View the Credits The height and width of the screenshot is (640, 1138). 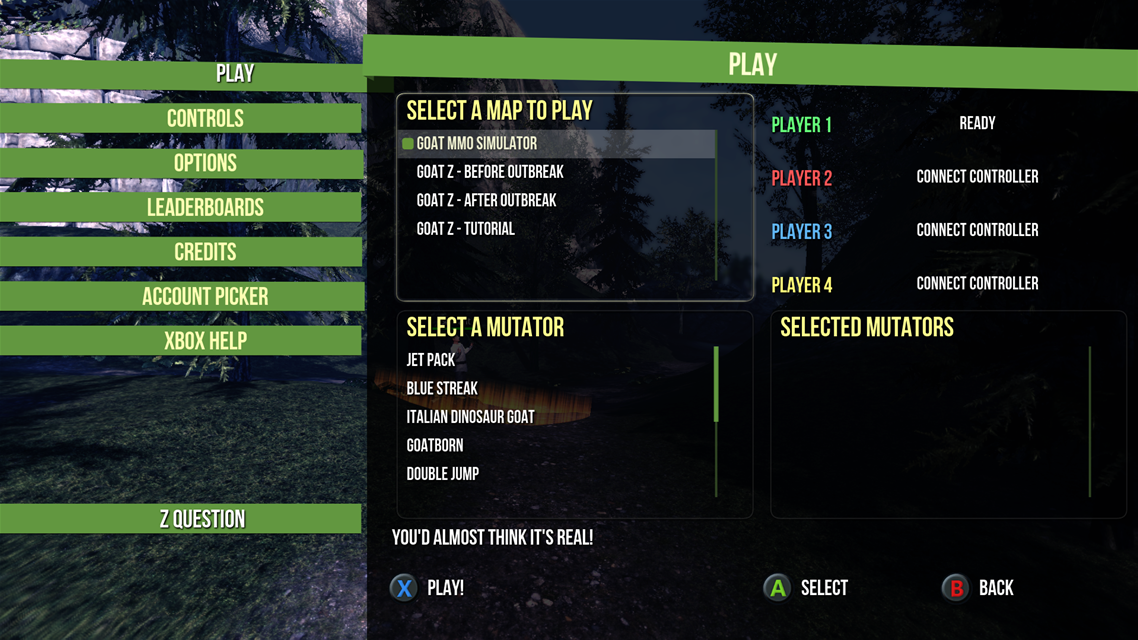tap(205, 252)
